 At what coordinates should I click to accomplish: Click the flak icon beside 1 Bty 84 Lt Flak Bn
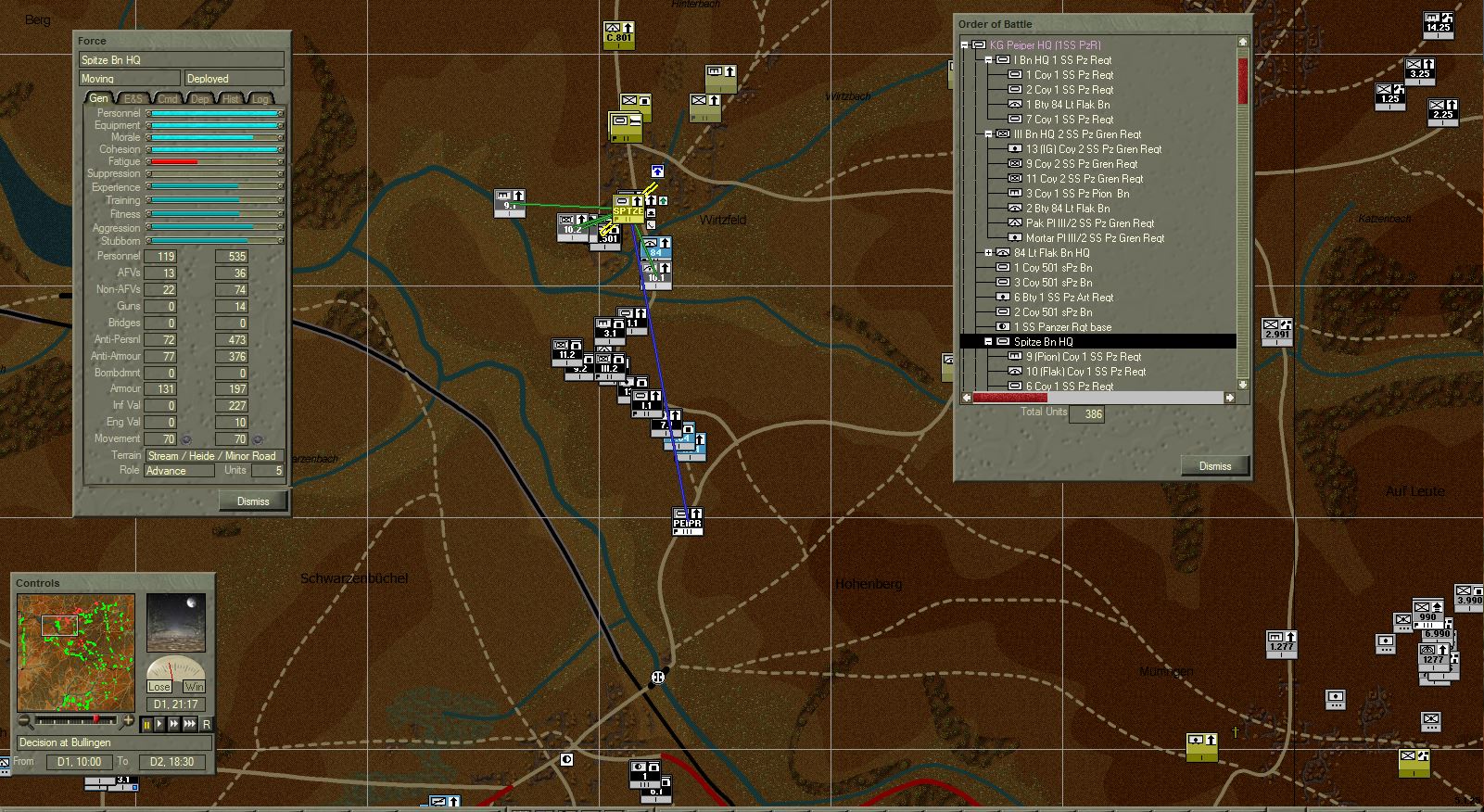[1016, 105]
